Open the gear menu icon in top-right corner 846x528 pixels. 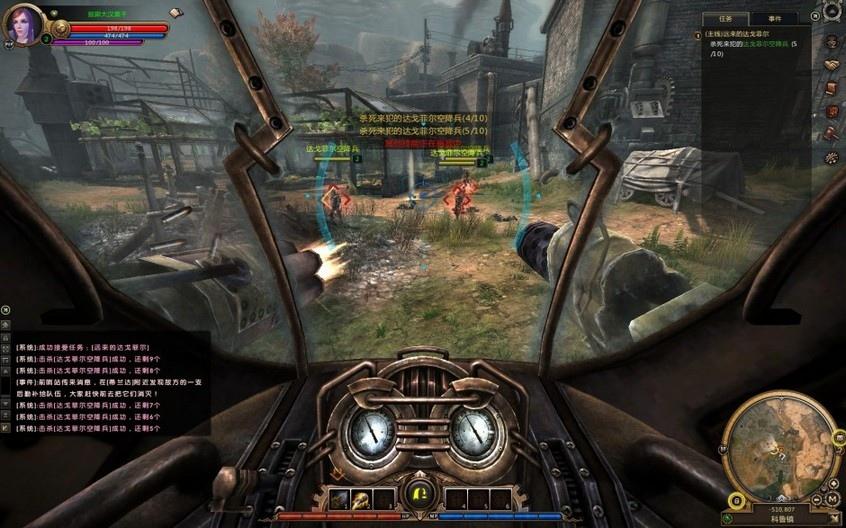[x=831, y=12]
